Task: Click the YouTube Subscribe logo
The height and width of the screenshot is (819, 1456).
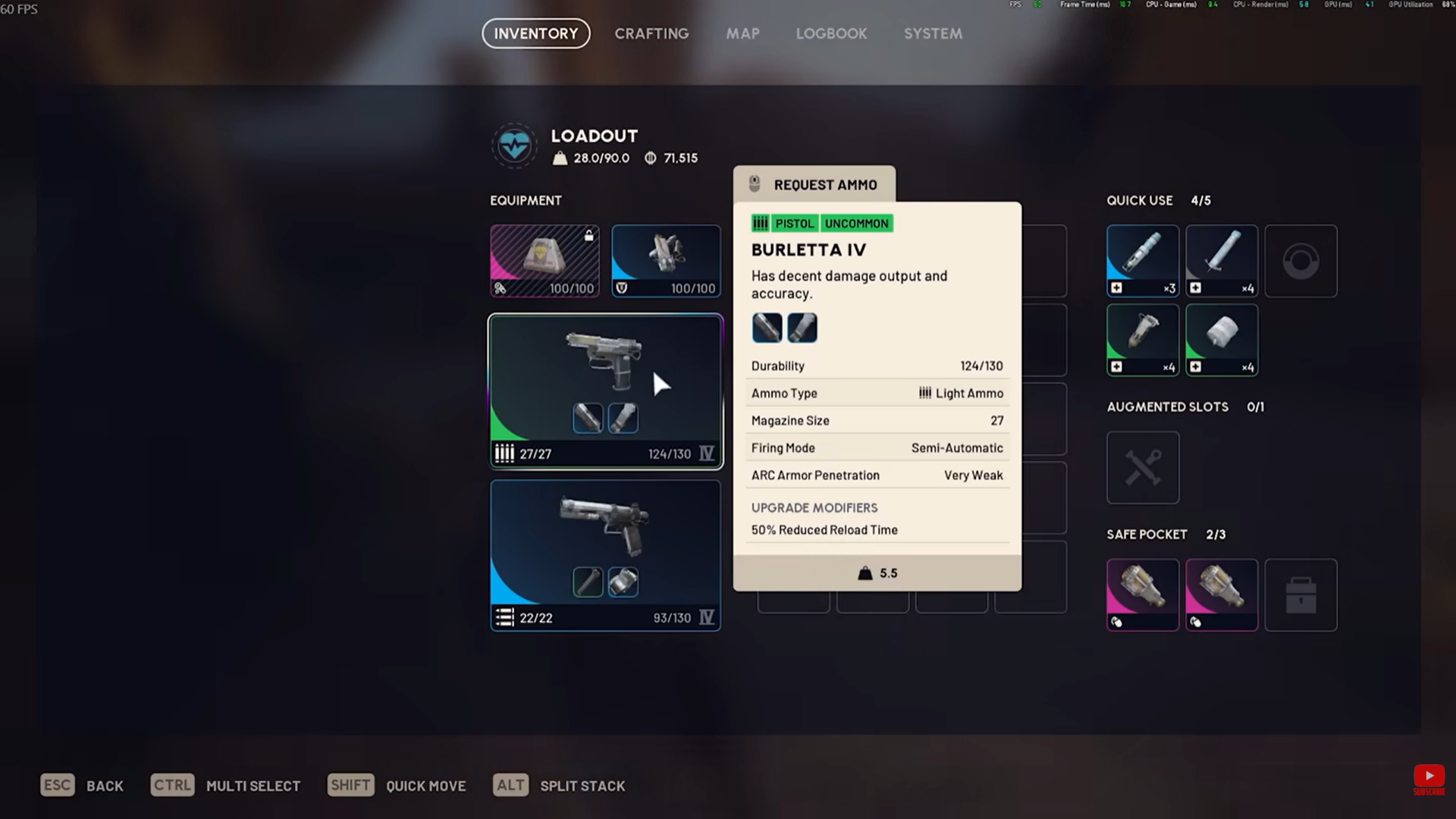Action: point(1429,779)
